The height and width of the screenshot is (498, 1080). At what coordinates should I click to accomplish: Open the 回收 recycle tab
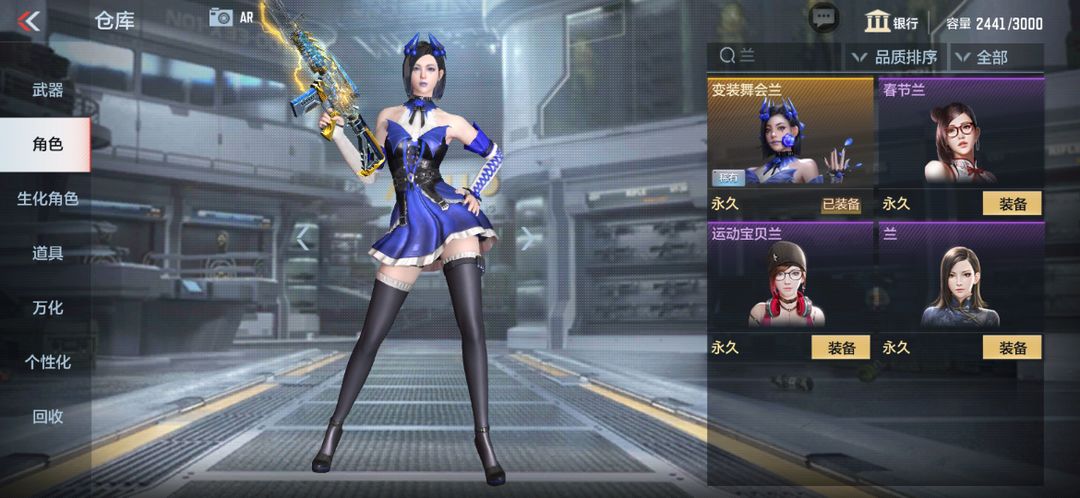tap(47, 416)
